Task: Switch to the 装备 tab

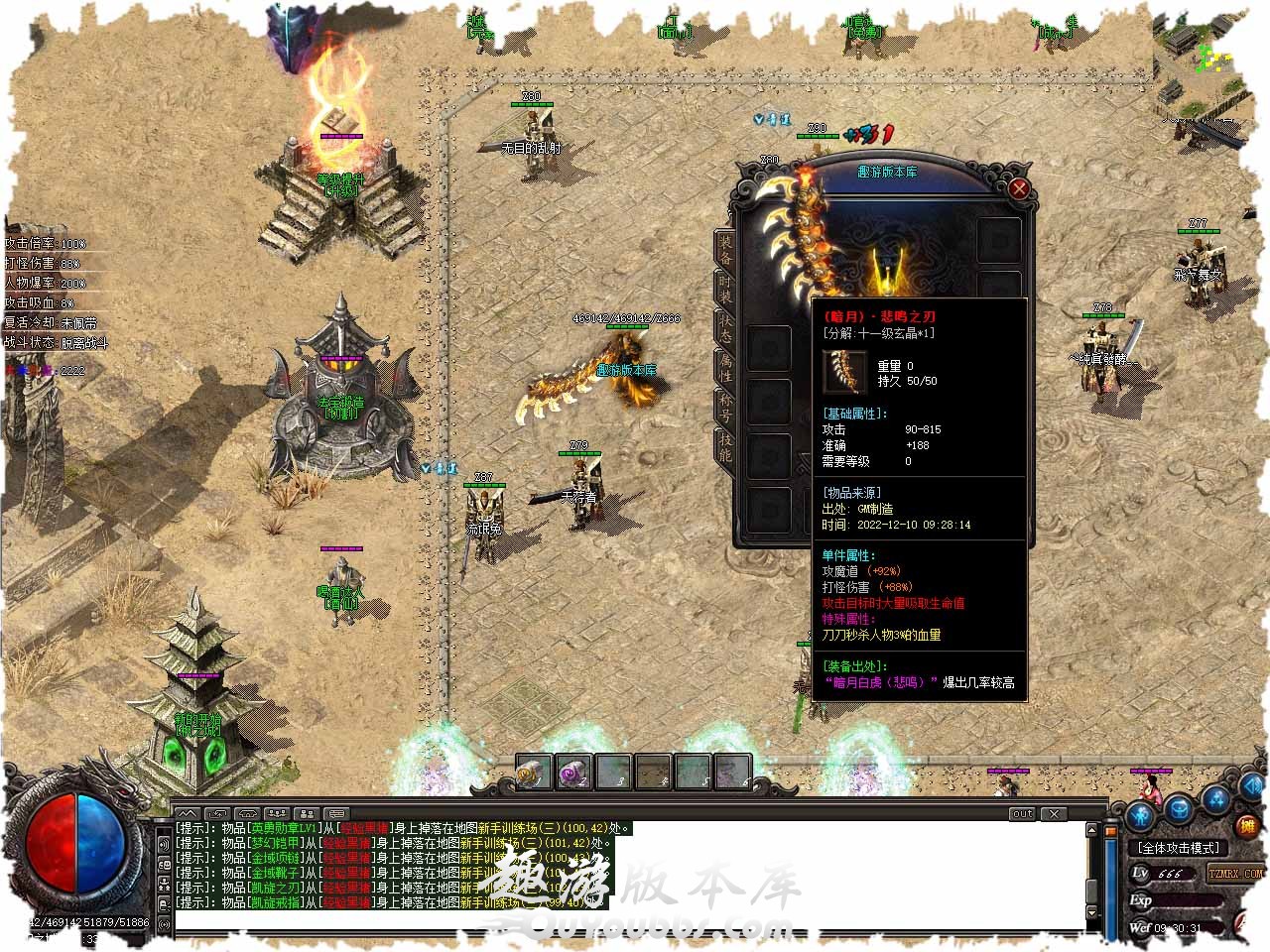Action: click(x=725, y=250)
